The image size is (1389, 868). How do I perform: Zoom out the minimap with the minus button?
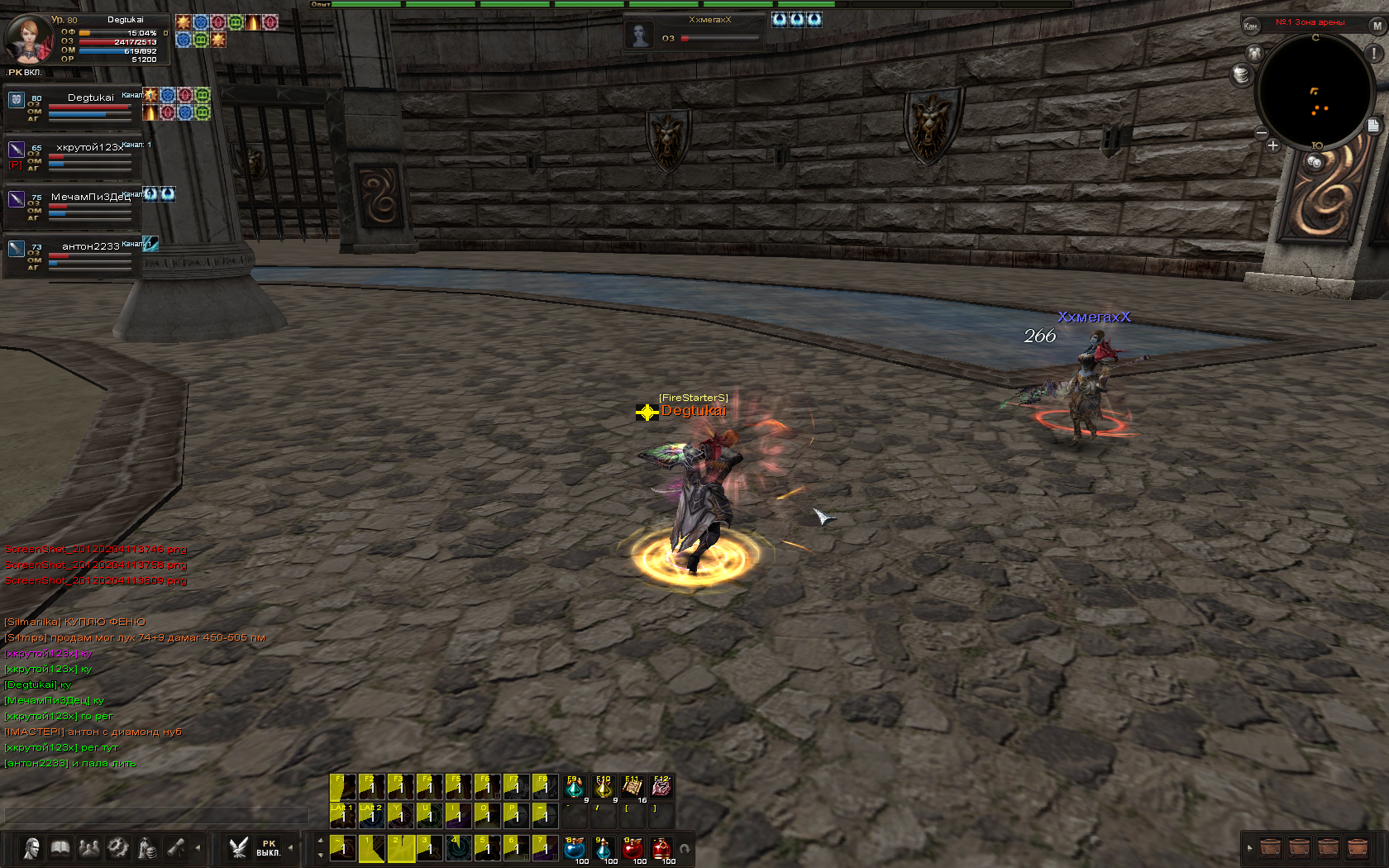pyautogui.click(x=1262, y=133)
